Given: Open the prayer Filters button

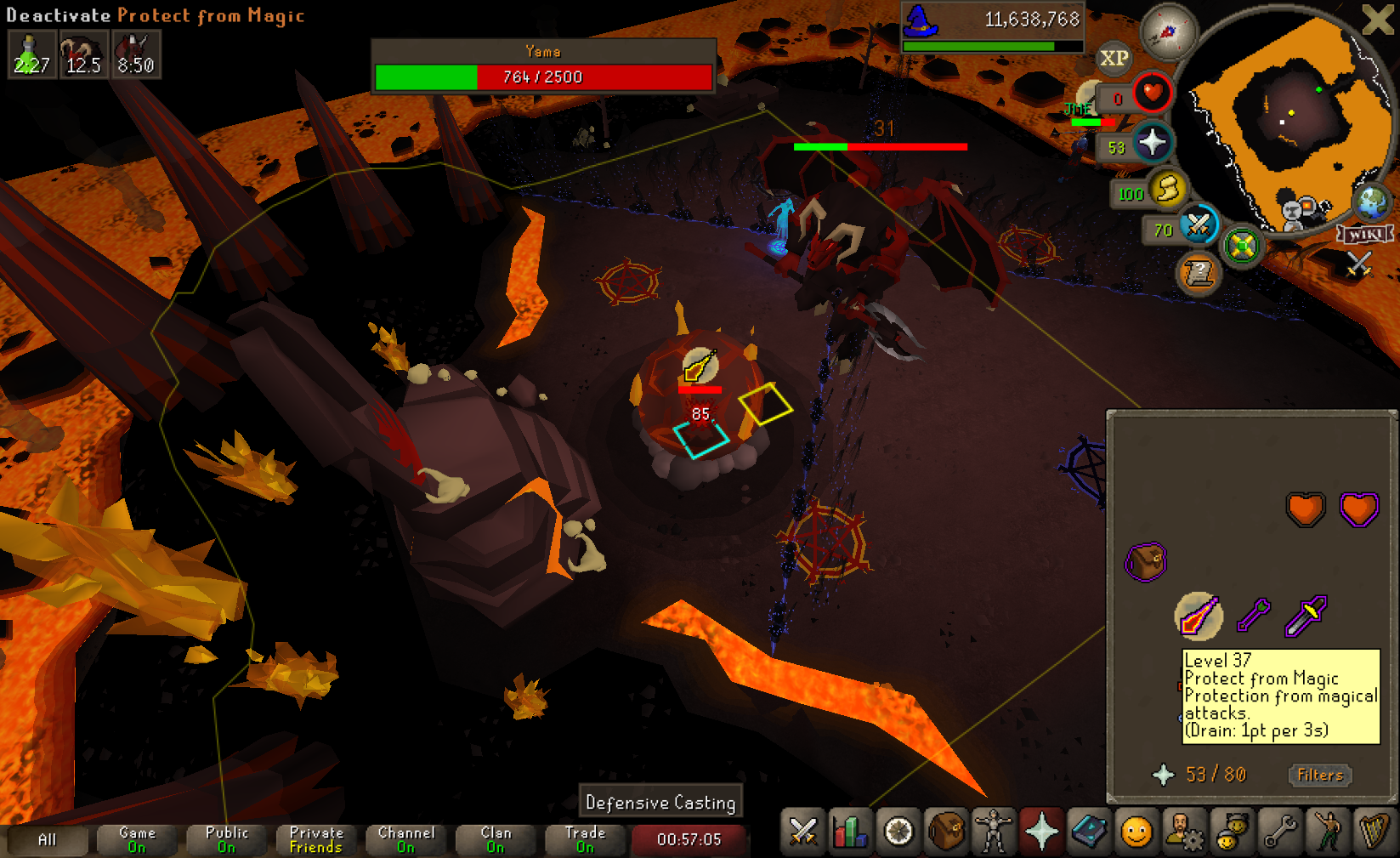Looking at the screenshot, I should pos(1319,775).
